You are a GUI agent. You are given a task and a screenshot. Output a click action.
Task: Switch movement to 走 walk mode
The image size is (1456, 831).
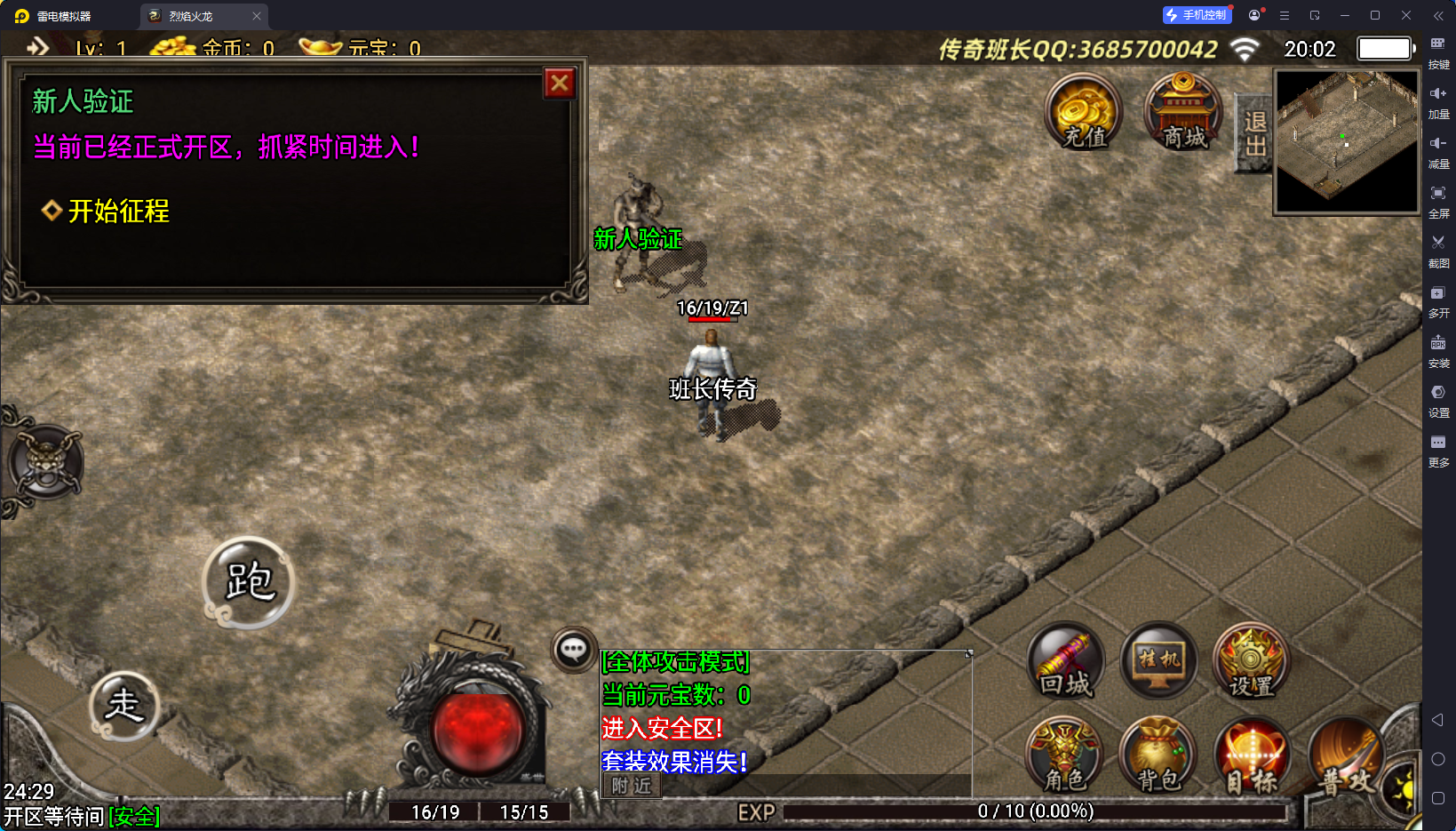pyautogui.click(x=124, y=706)
